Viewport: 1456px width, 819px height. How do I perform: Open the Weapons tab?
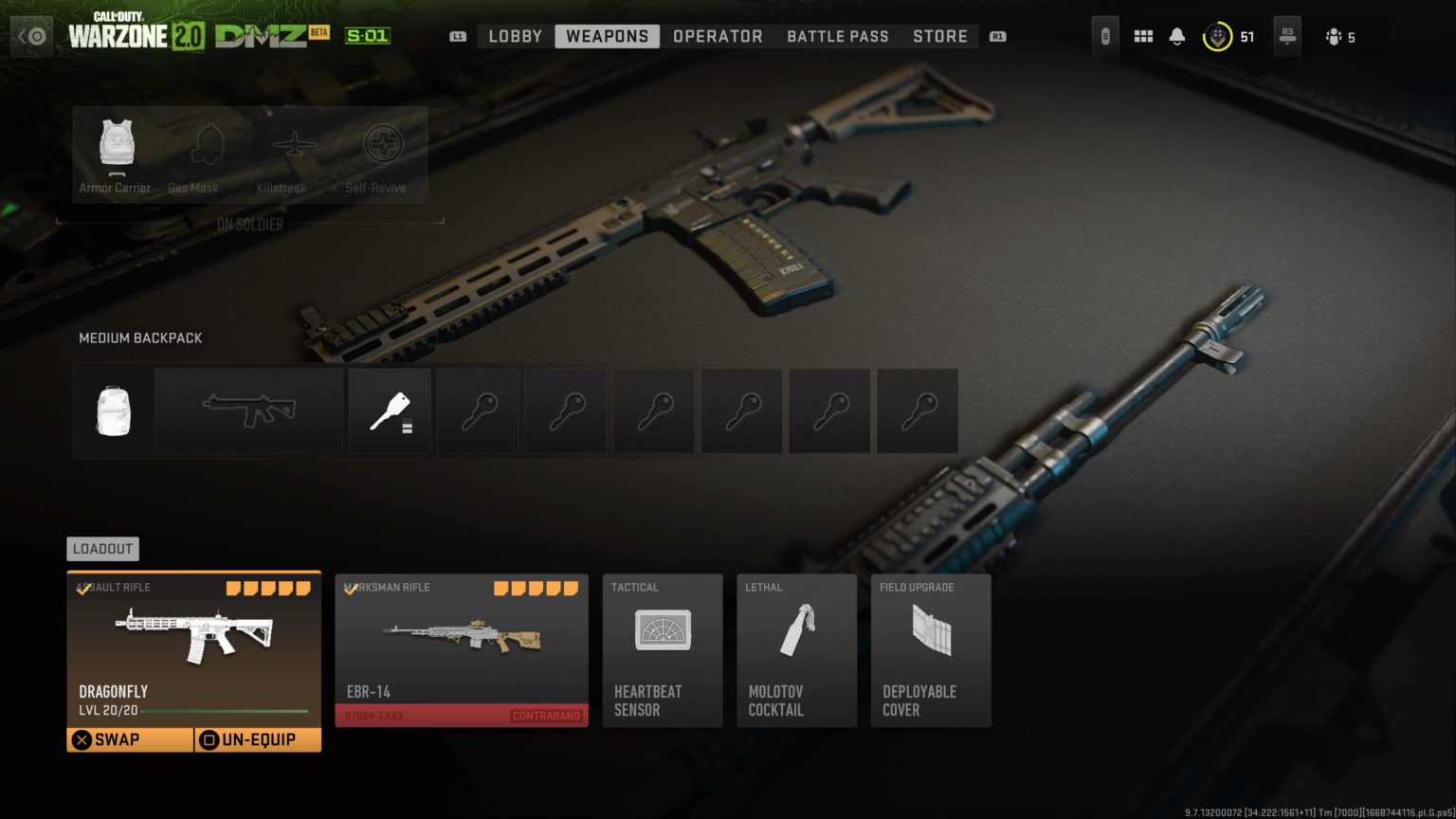607,36
